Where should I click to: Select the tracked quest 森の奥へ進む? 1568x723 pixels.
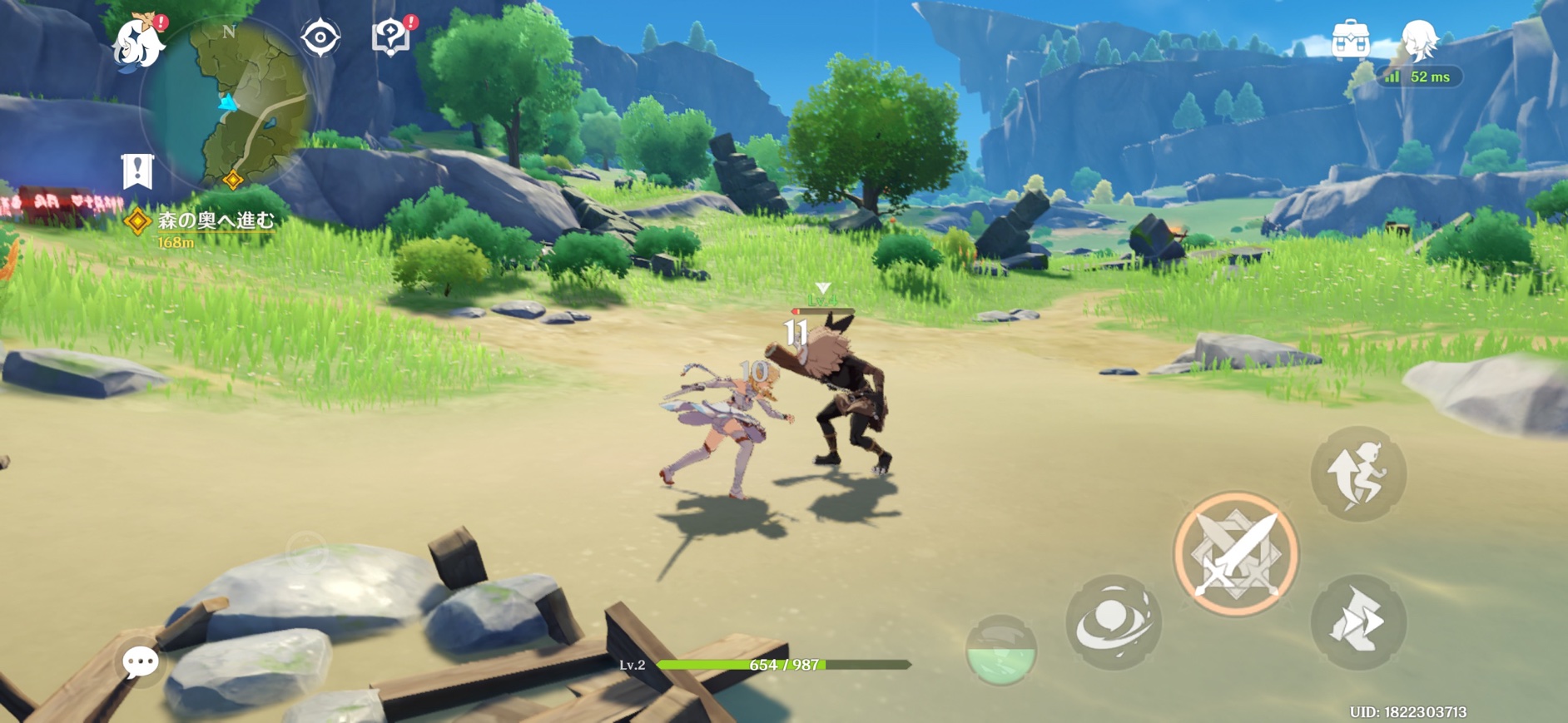215,220
